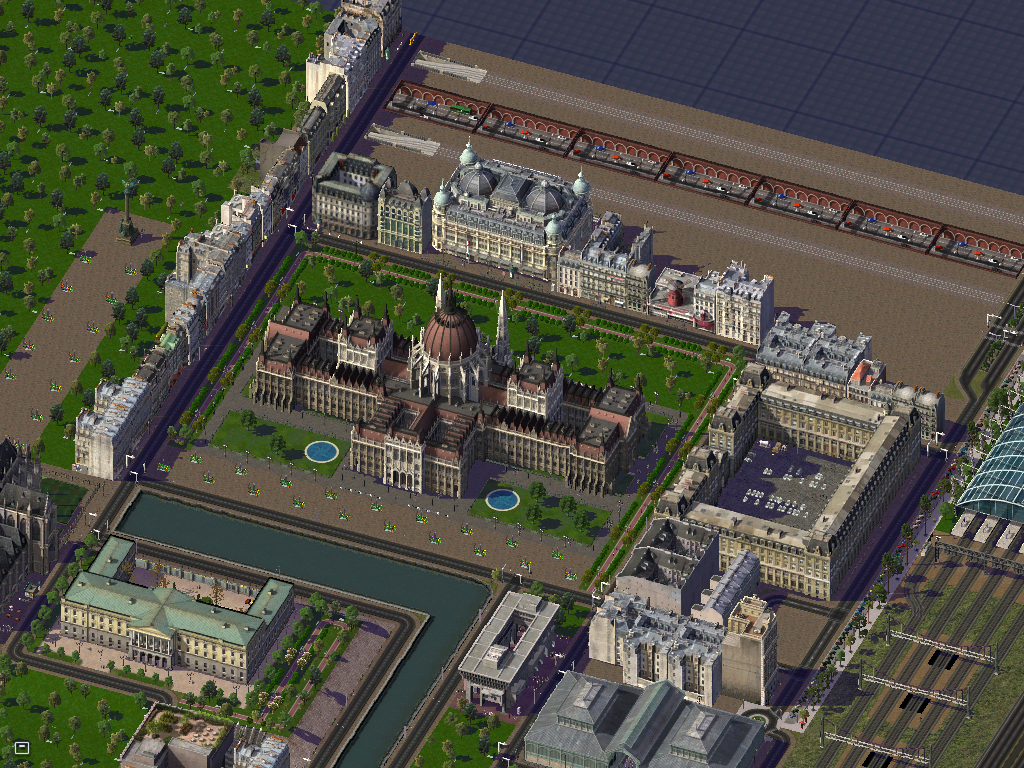Click the small show-interface window icon
The image size is (1024, 768).
pos(21,747)
